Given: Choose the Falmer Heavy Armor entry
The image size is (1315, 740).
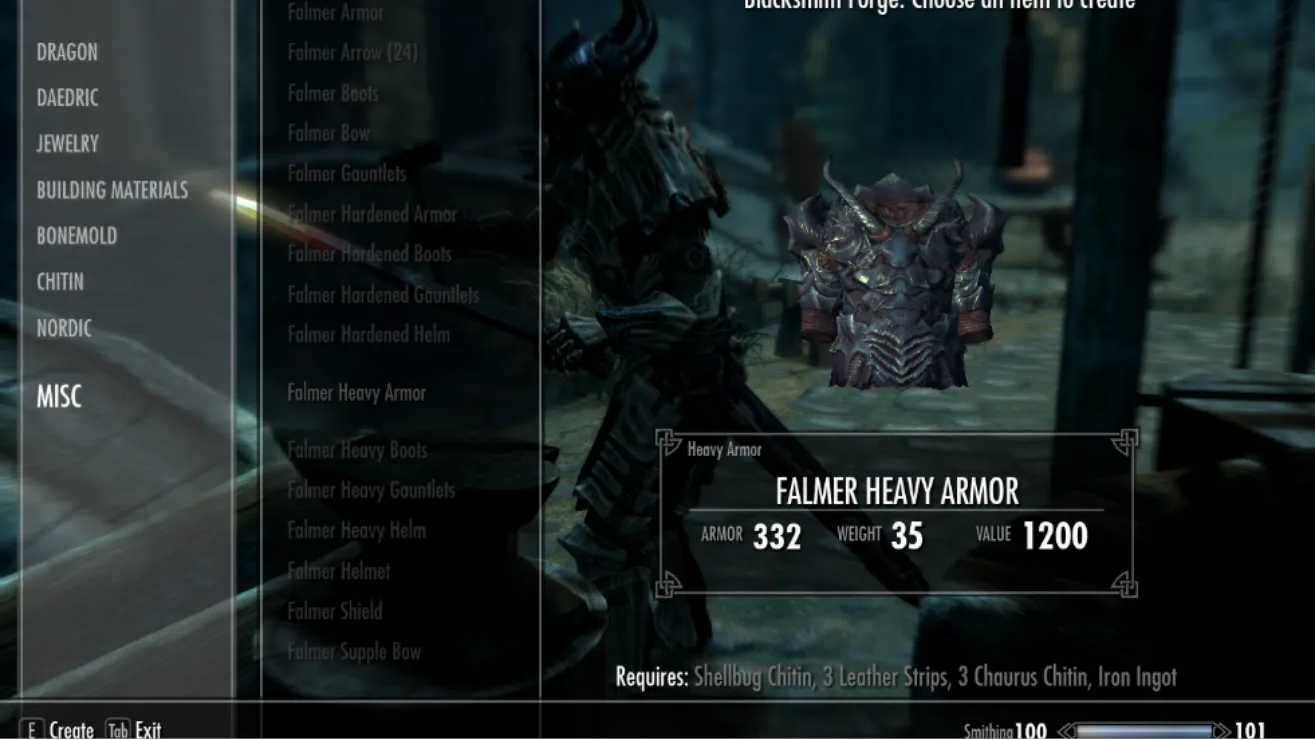Looking at the screenshot, I should coord(356,393).
